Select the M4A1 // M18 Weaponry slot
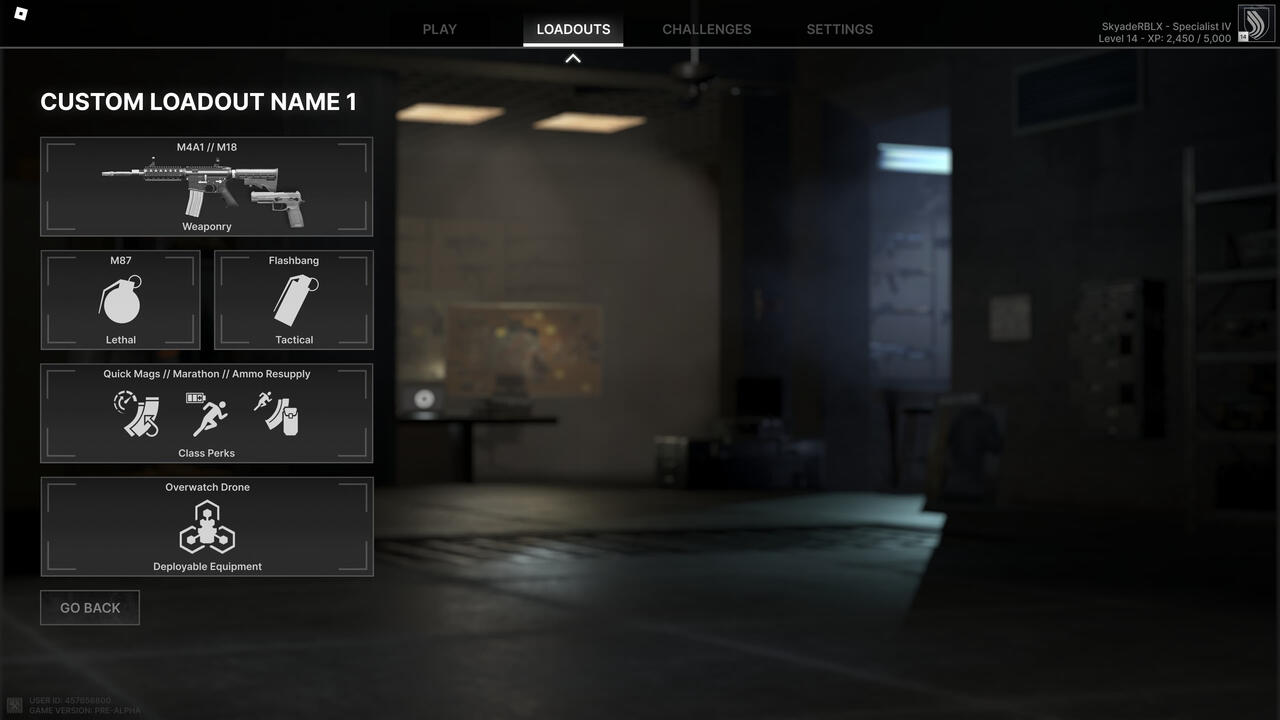 point(206,187)
